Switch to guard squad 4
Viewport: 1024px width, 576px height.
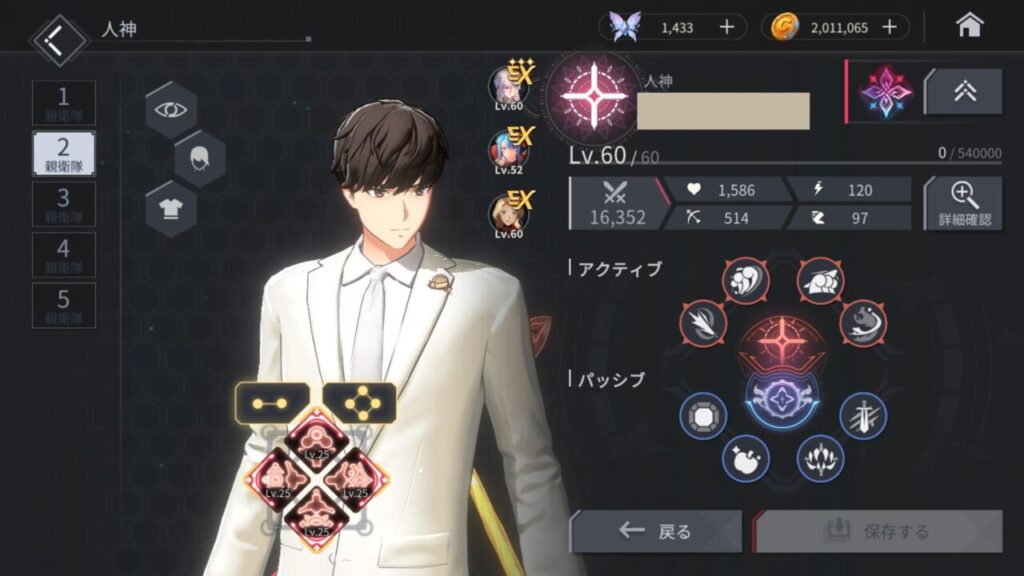(64, 254)
